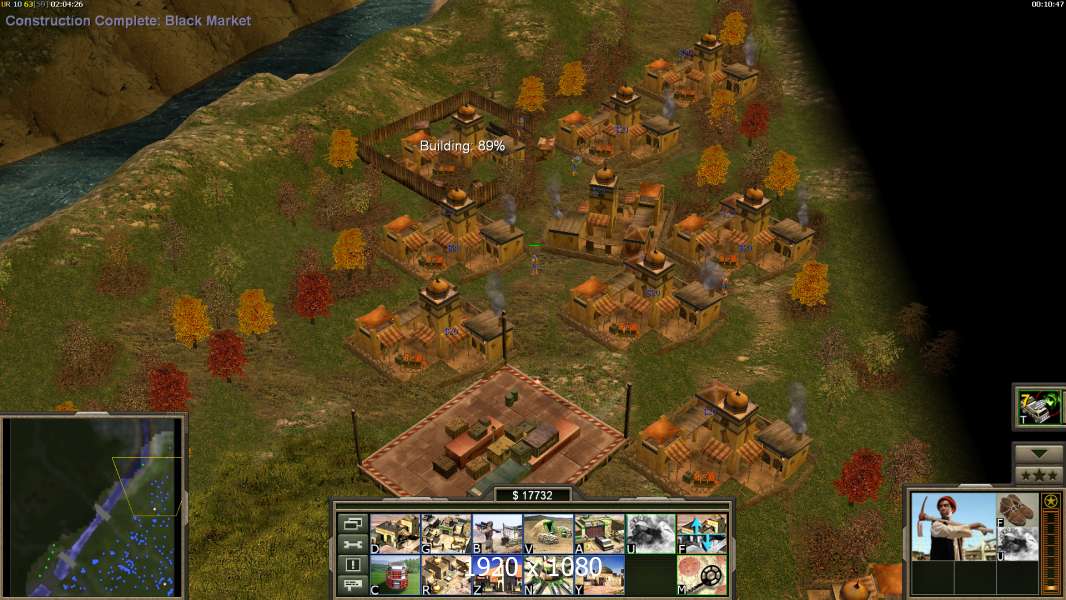Click the blue up-down arrows icon (F)

701,534
